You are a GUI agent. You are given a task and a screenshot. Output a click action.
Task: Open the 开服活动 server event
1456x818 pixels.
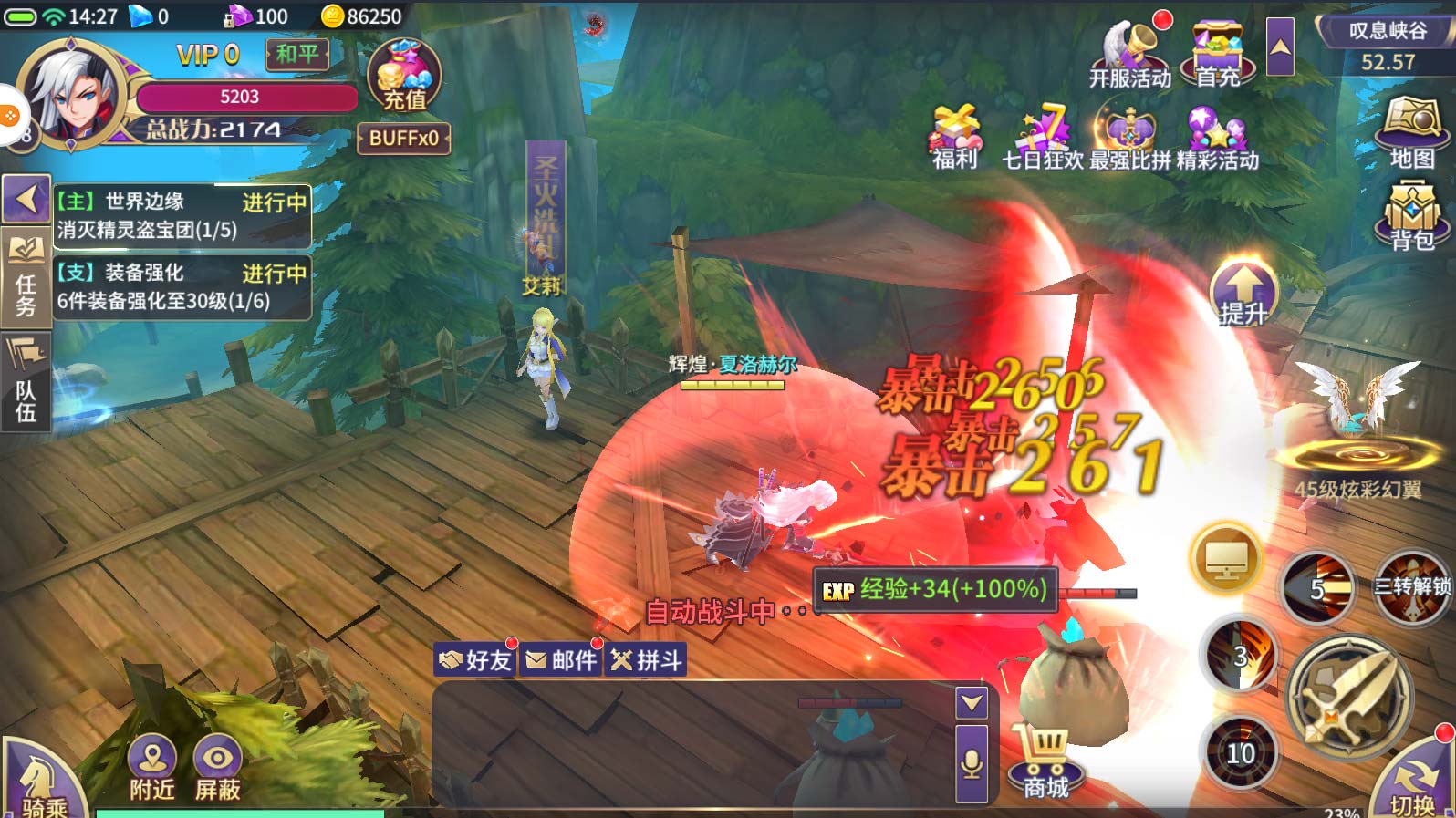(1129, 54)
